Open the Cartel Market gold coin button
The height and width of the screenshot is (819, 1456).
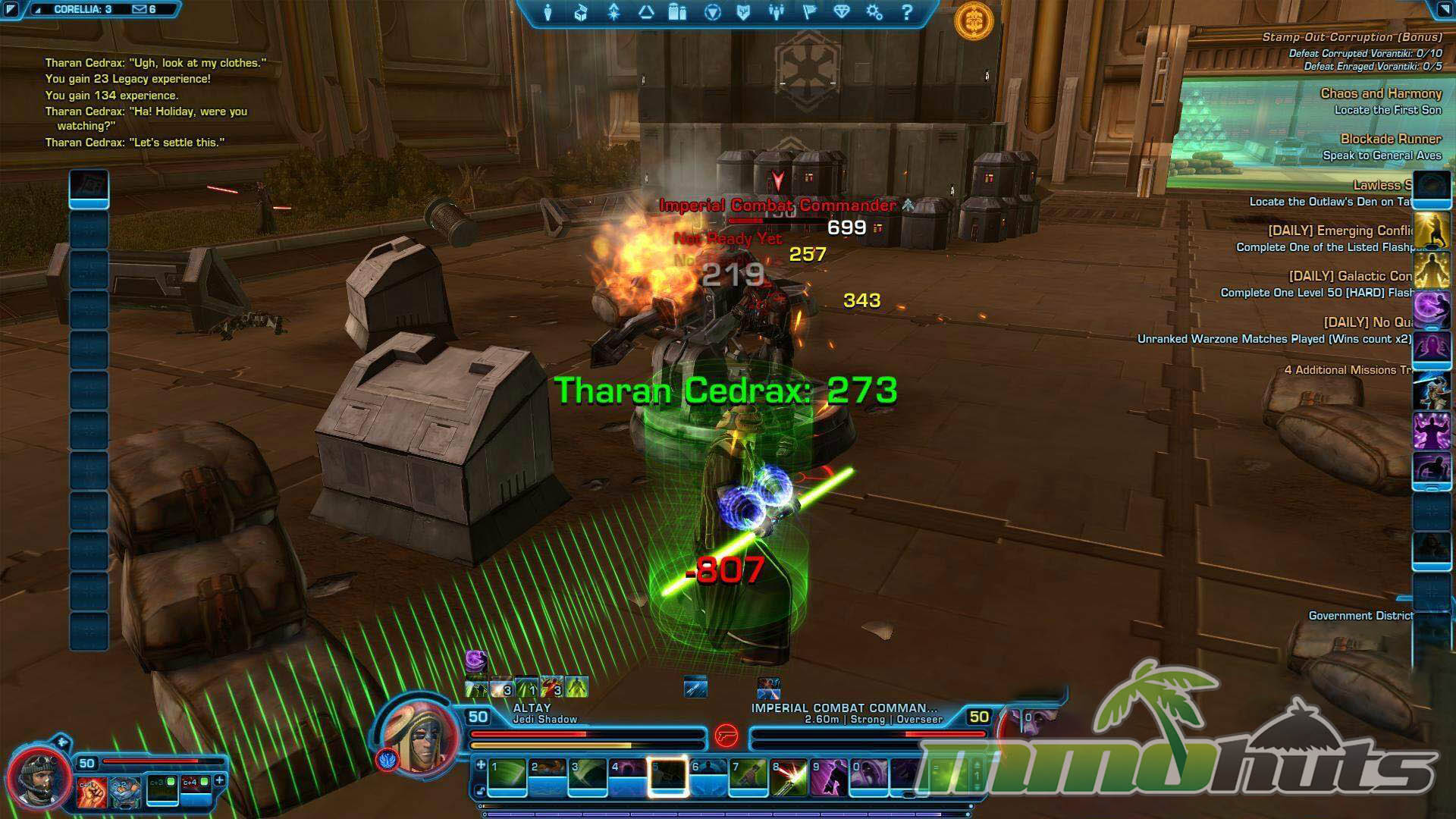[x=974, y=20]
